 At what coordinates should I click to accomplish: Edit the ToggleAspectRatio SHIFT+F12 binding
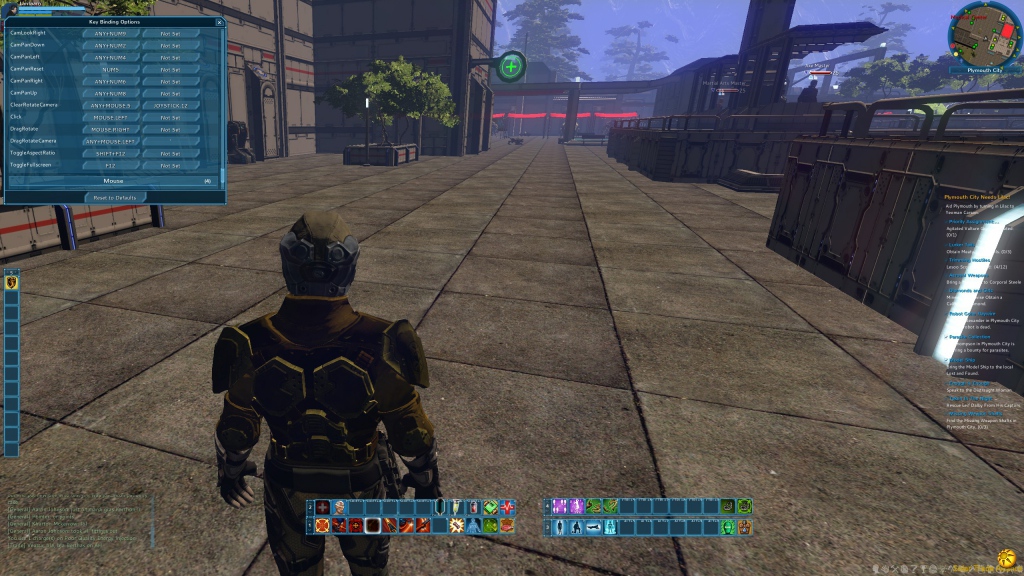110,153
